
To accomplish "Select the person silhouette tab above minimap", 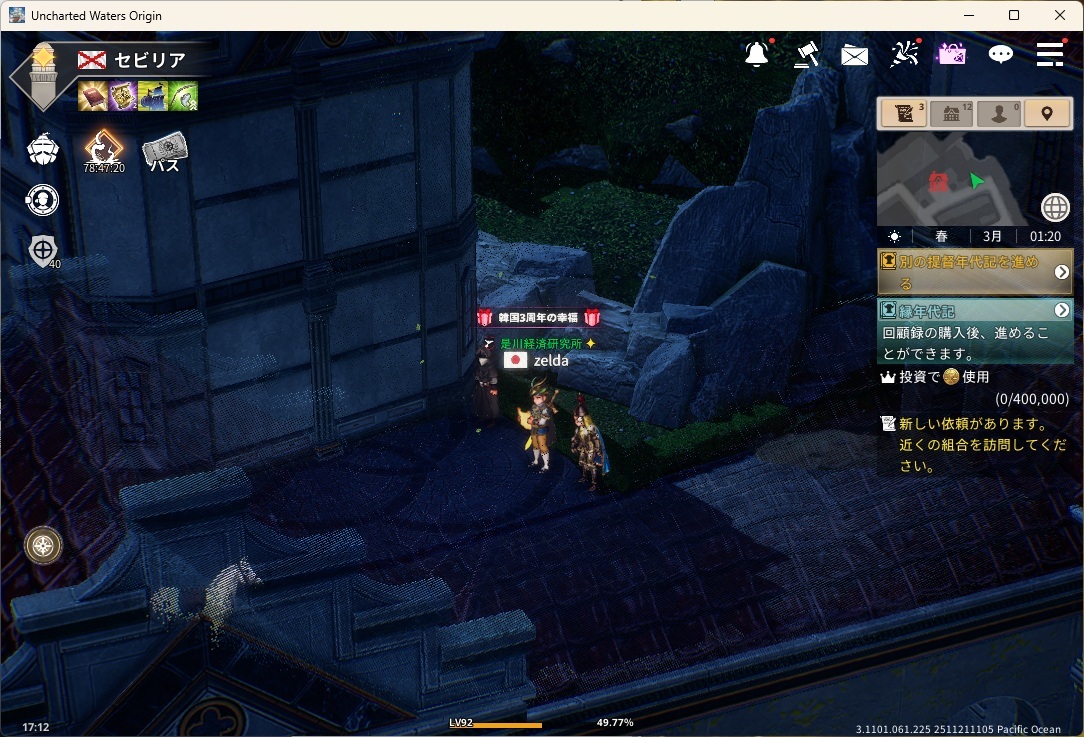I will pos(998,114).
